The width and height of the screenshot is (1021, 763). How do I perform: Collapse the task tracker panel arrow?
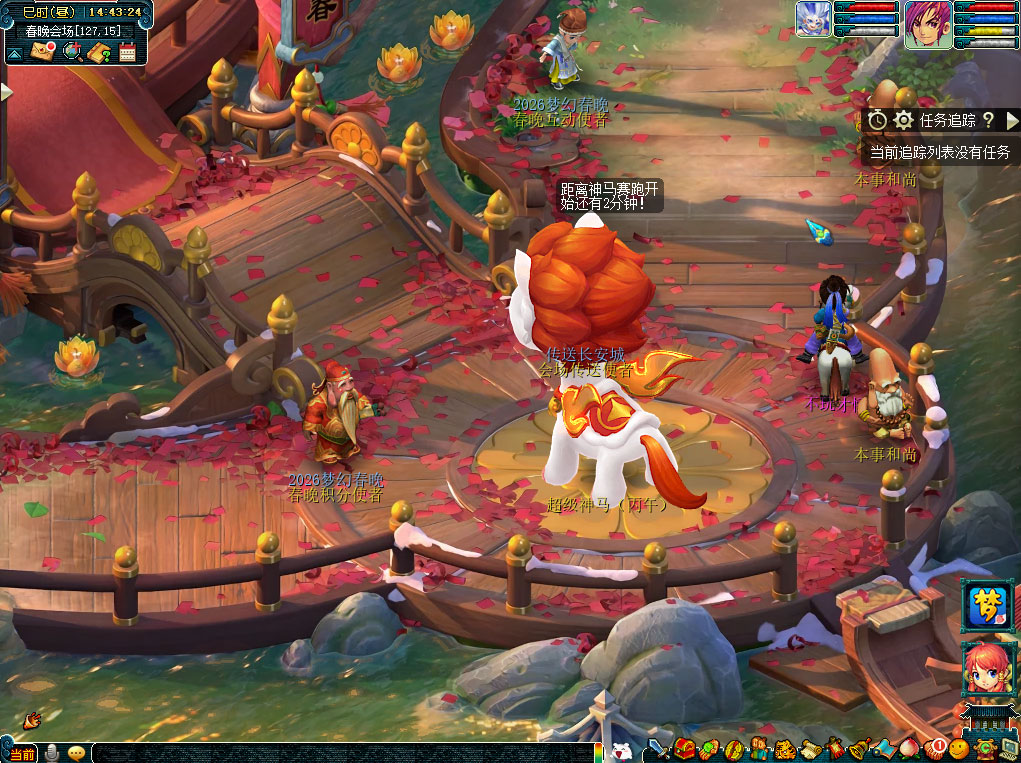point(1012,120)
